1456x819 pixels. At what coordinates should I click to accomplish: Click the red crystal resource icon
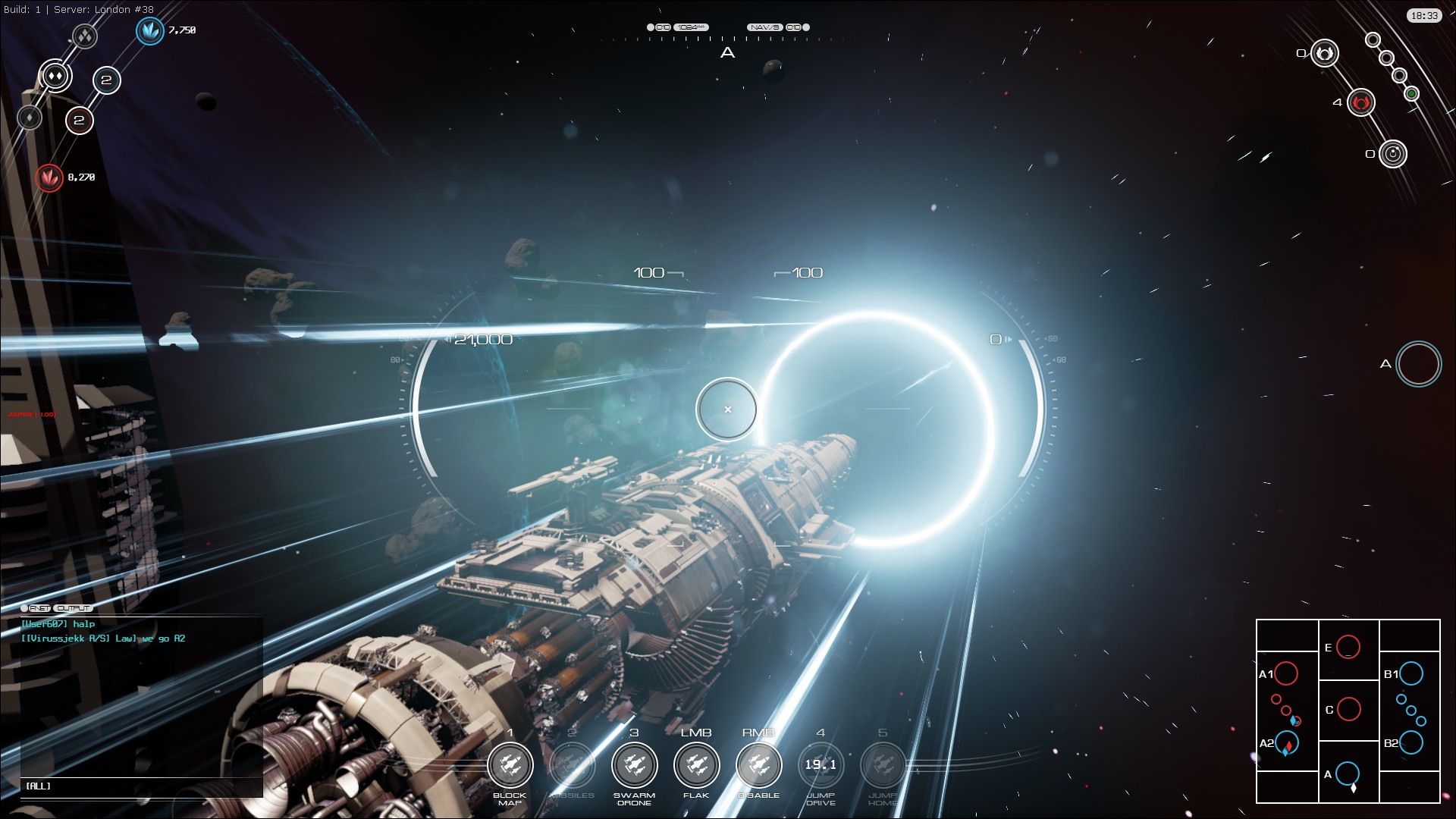tap(49, 177)
